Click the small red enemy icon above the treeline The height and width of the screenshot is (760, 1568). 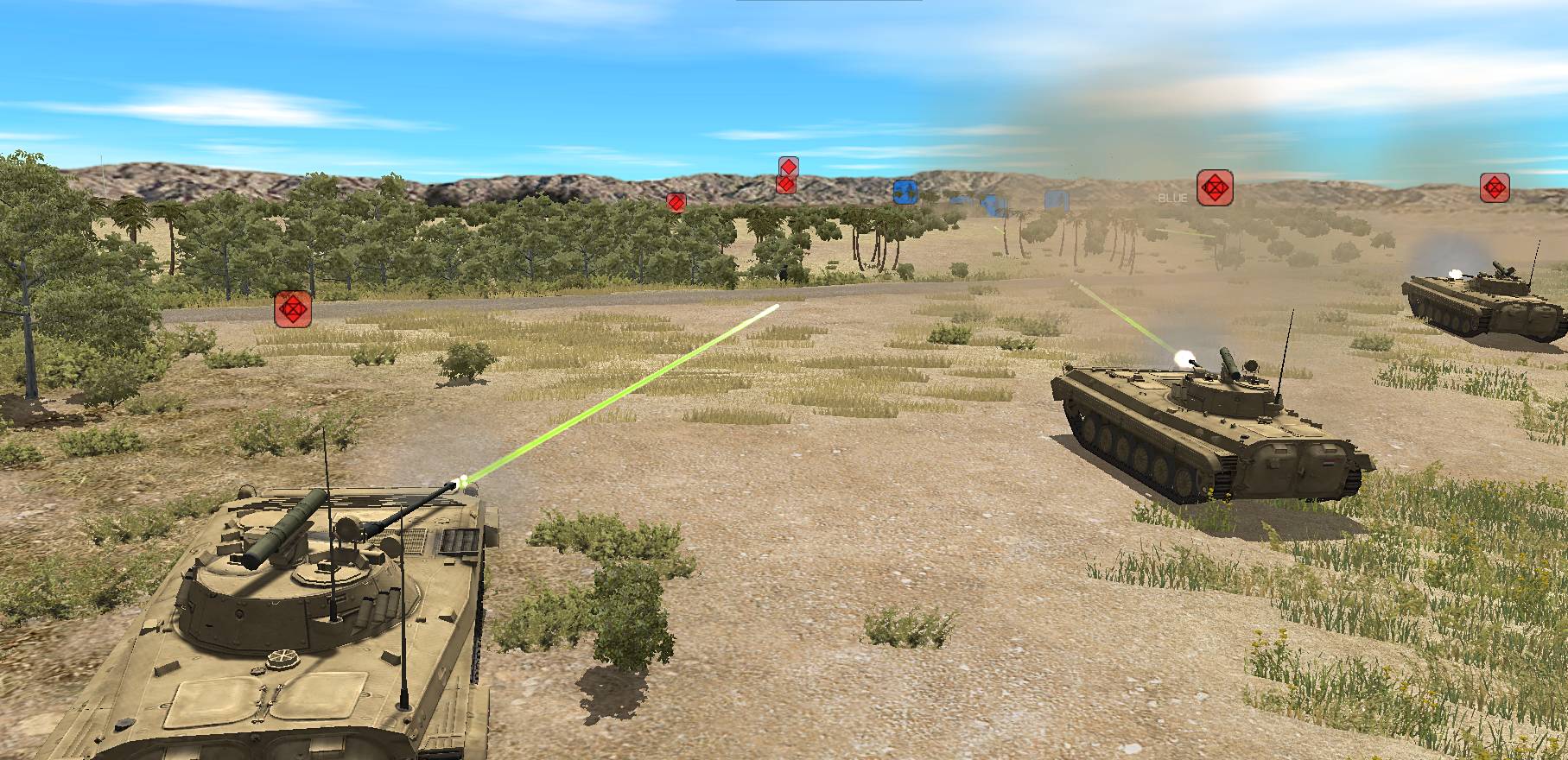tap(676, 204)
